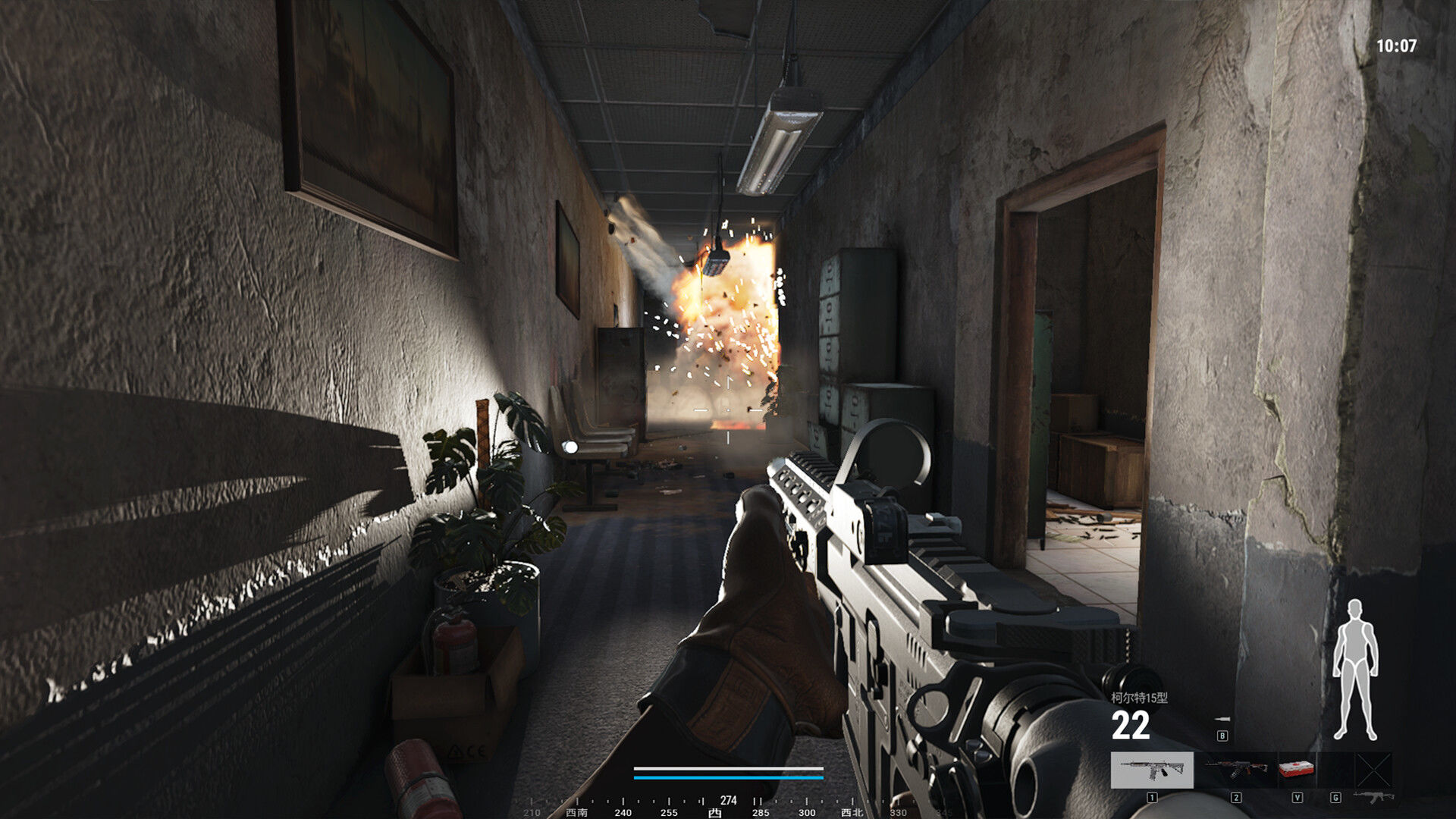Click the single bullet fire-mode icon

pos(1222,719)
